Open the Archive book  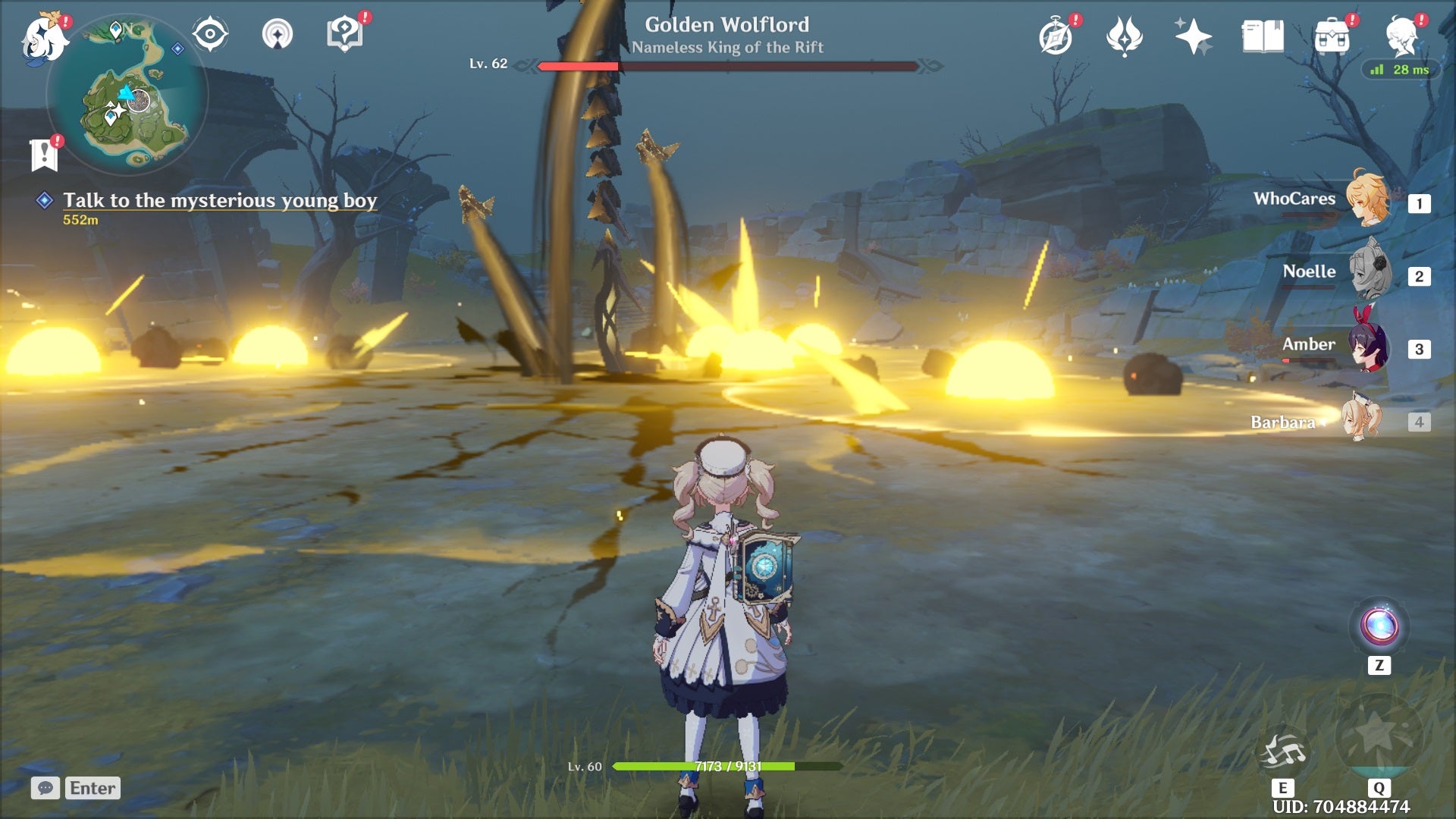pos(1263,38)
